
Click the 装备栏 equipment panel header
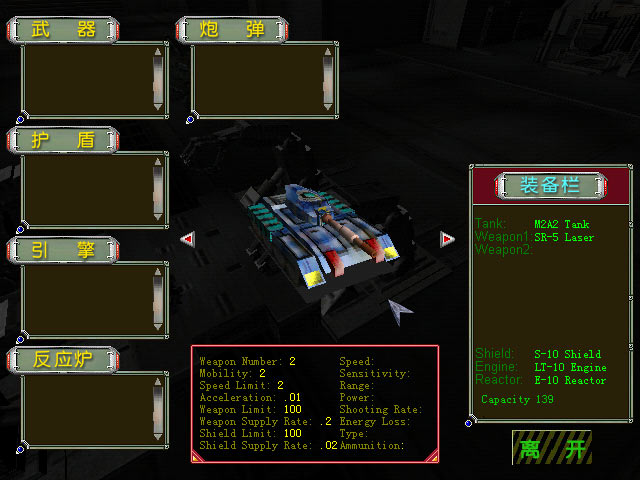pyautogui.click(x=550, y=185)
